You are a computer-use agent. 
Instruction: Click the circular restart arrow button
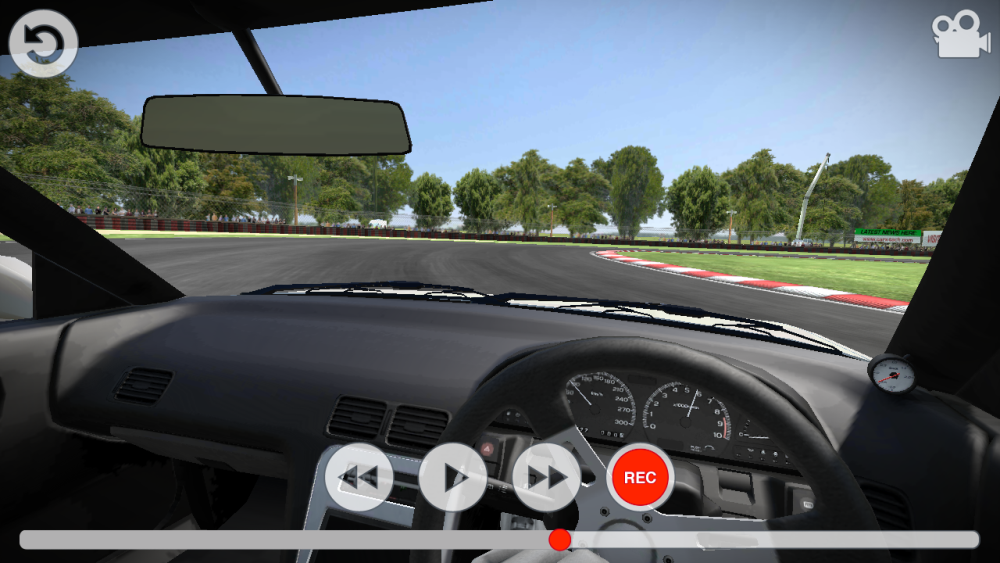[43, 43]
